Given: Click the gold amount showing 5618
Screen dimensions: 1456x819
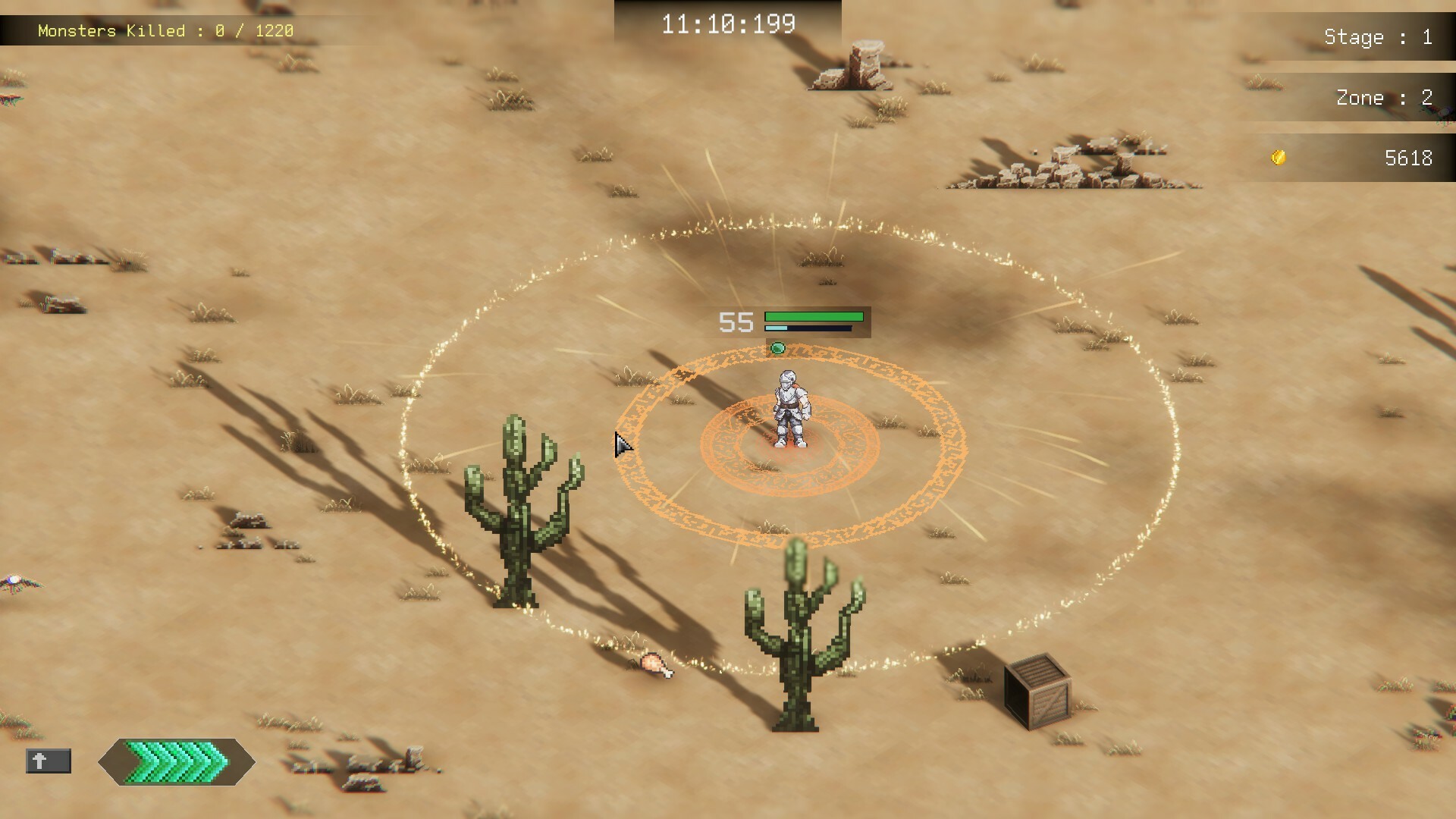Looking at the screenshot, I should (x=1409, y=158).
